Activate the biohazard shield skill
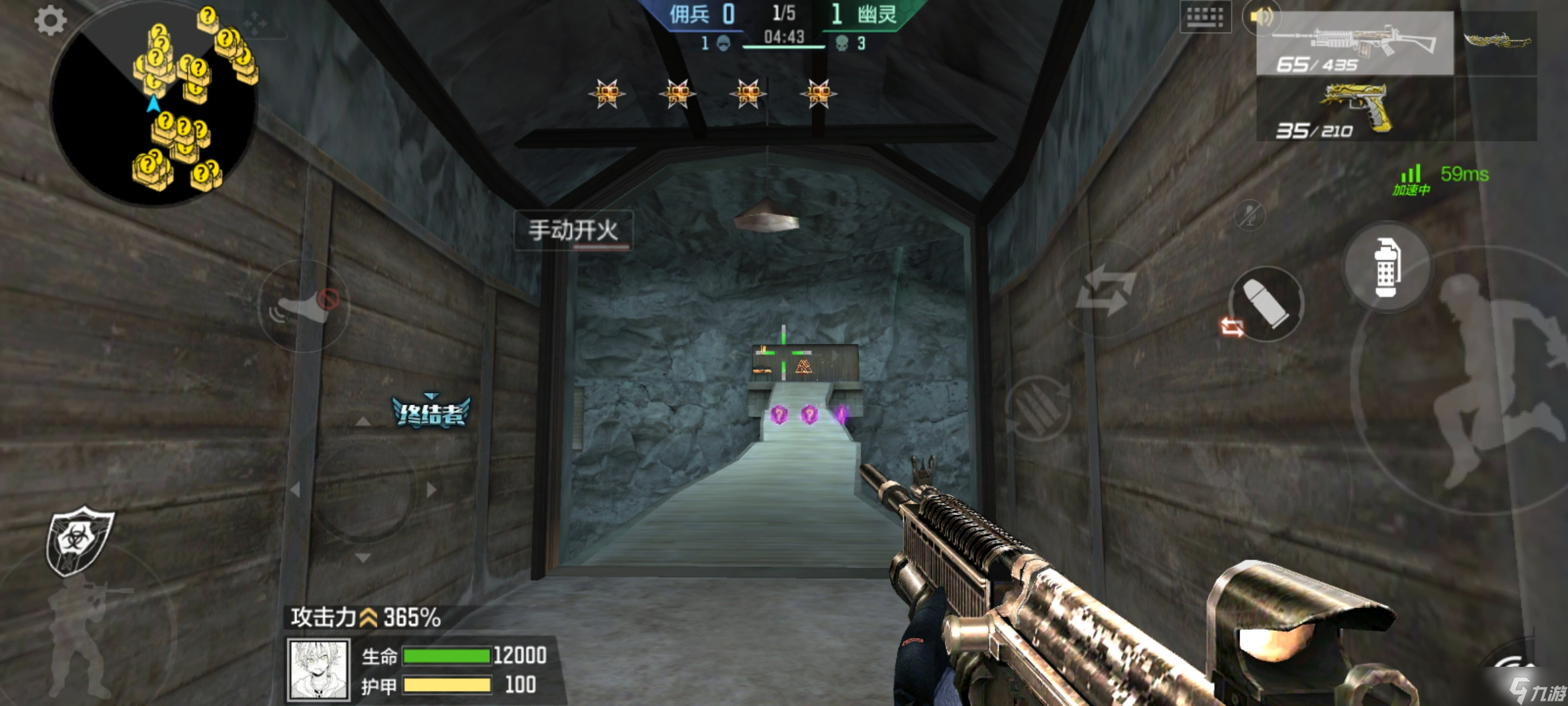This screenshot has width=1568, height=706. pos(78,541)
